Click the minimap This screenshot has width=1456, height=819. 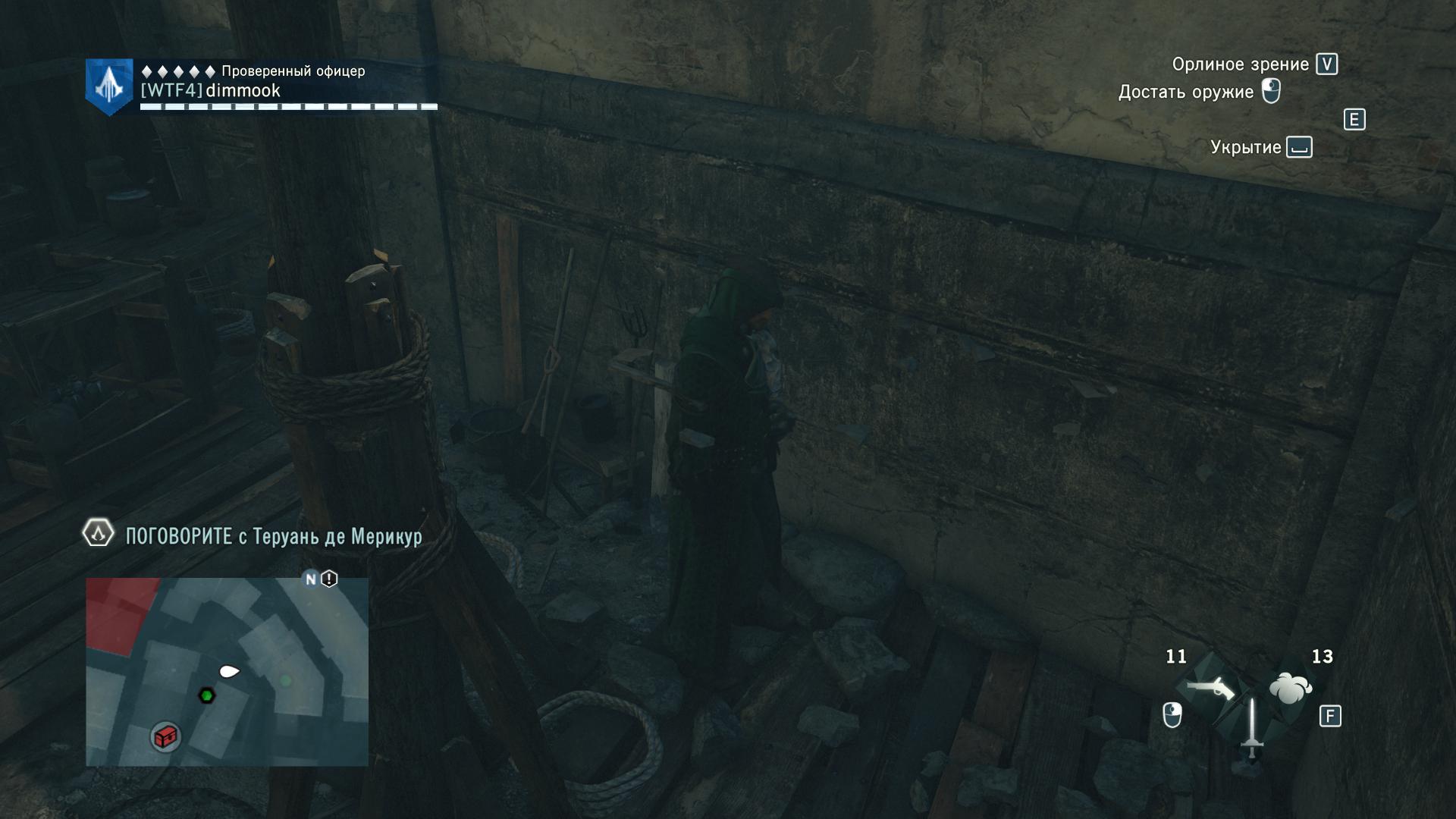coord(227,671)
